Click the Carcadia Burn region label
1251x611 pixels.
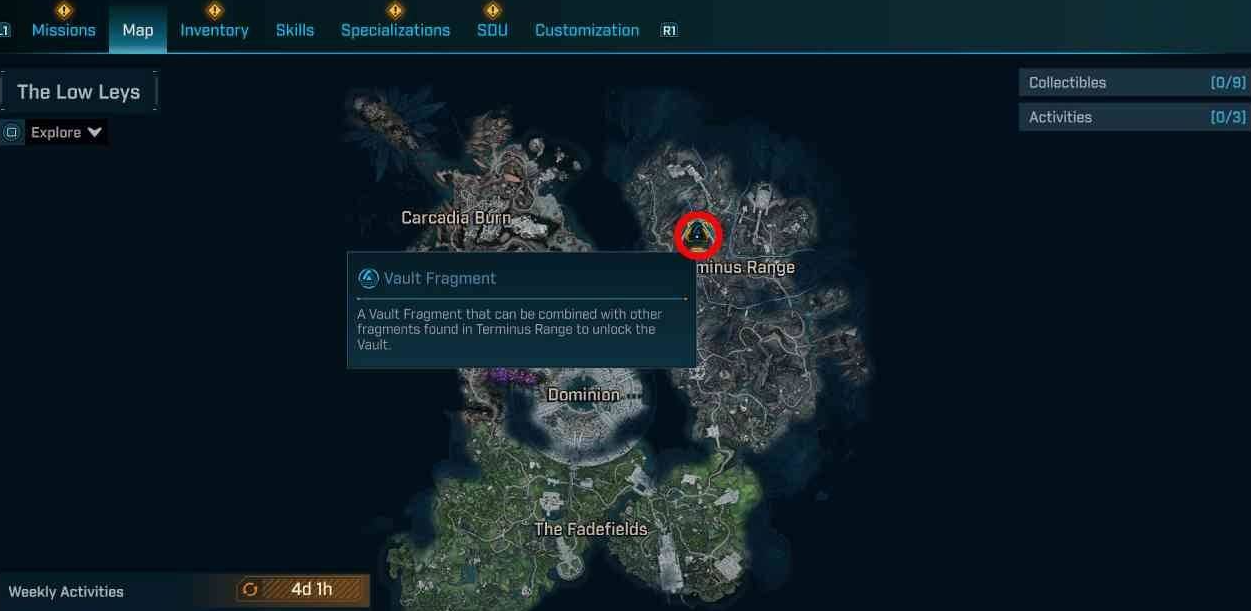(x=456, y=217)
